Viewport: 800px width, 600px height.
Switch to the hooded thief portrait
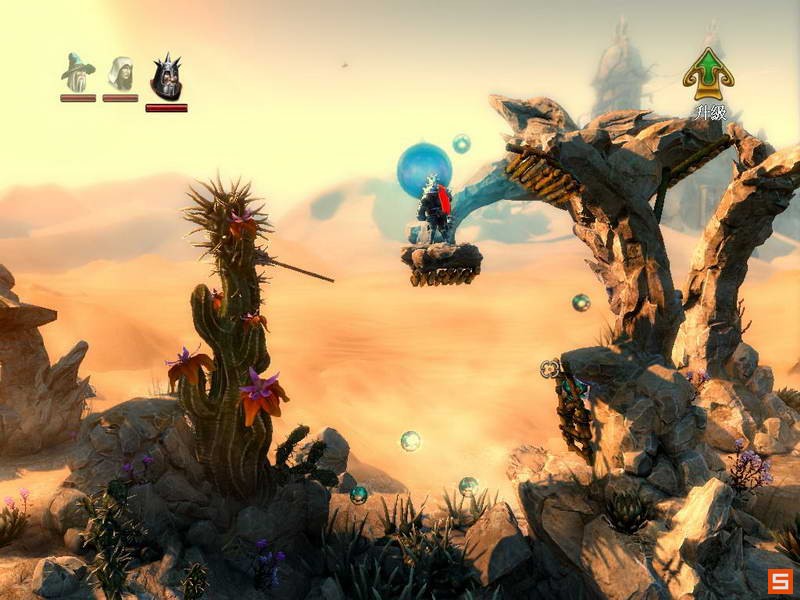tap(120, 73)
